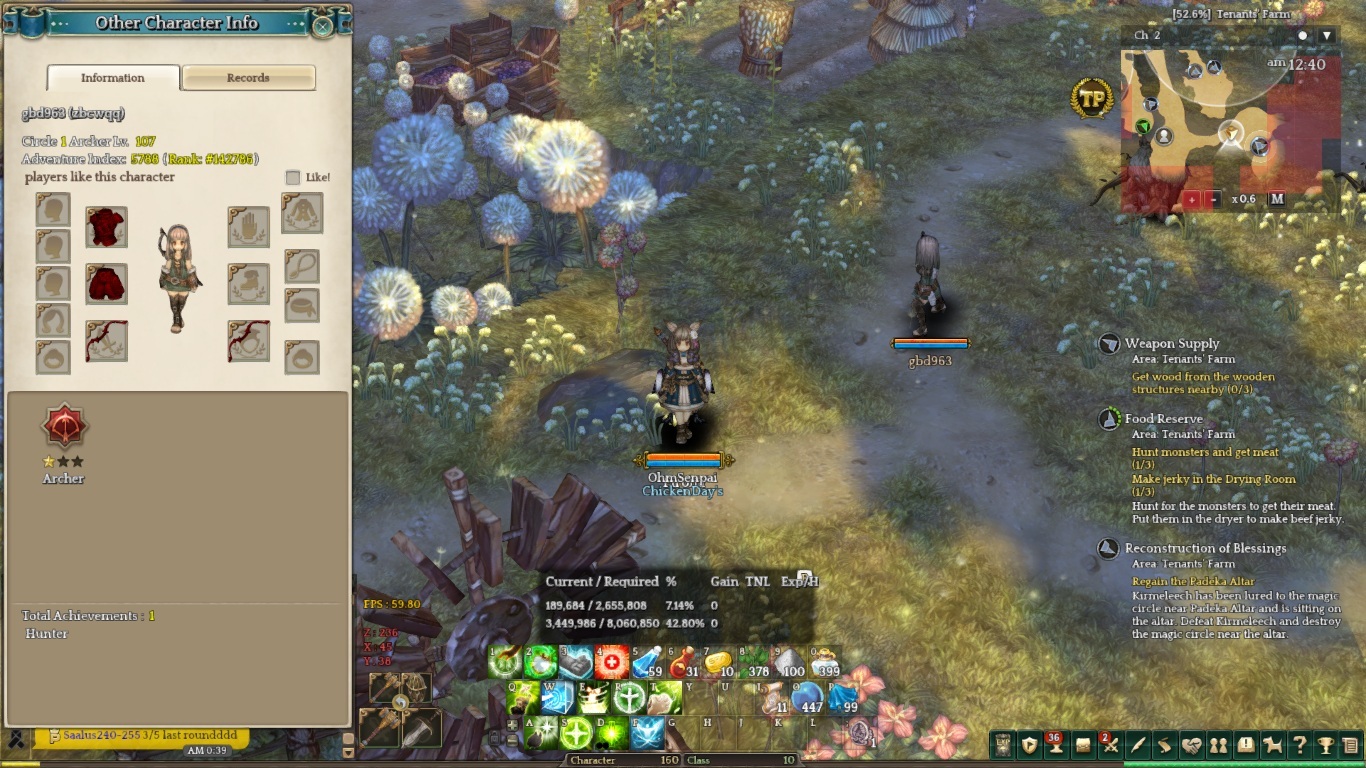Open the inventory bag menu icon
Image resolution: width=1366 pixels, height=768 pixels.
1083,745
